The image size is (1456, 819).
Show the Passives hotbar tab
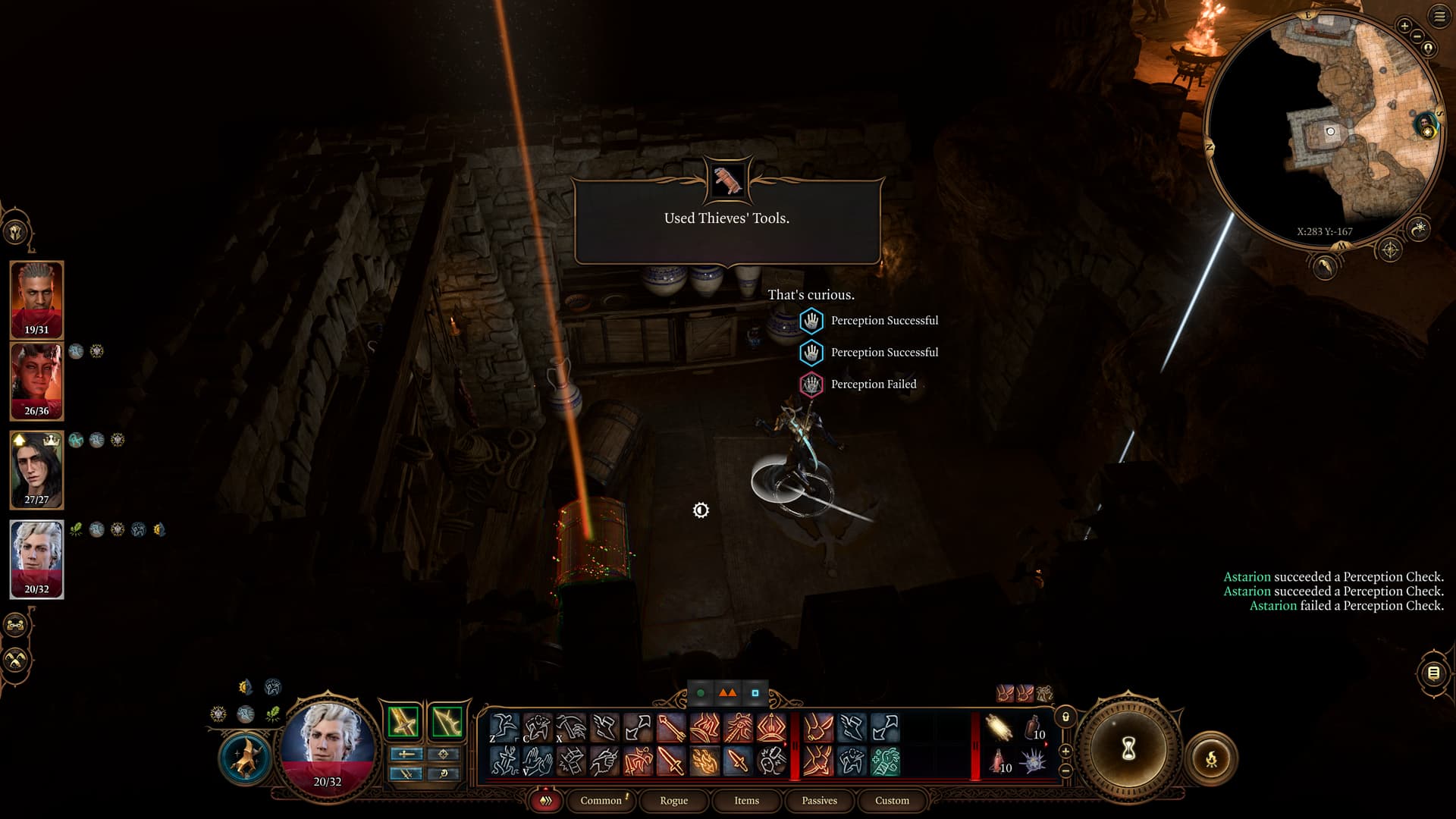(x=819, y=800)
